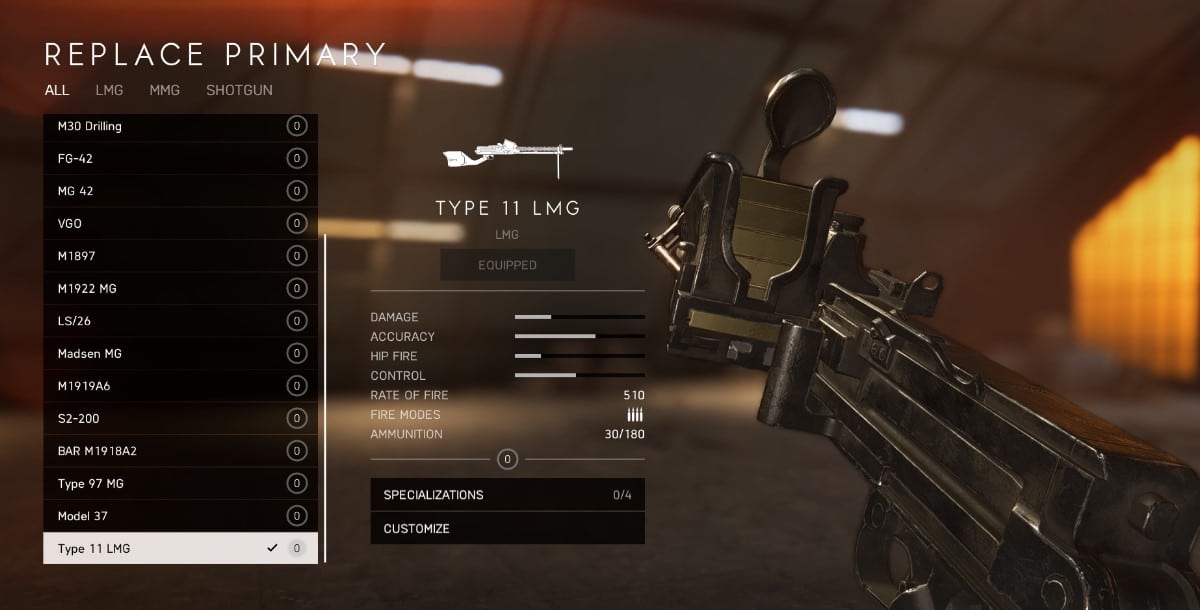This screenshot has height=610, width=1200.
Task: Click the checked Type 11 LMG row
Action: tap(180, 548)
